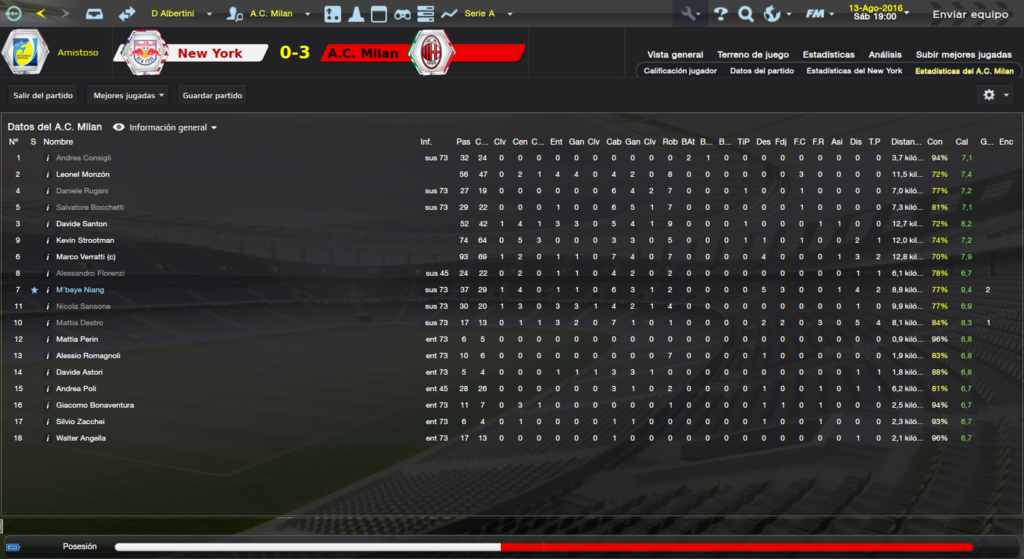Select M'baye Niang in the player list
The width and height of the screenshot is (1024, 559).
coord(80,290)
